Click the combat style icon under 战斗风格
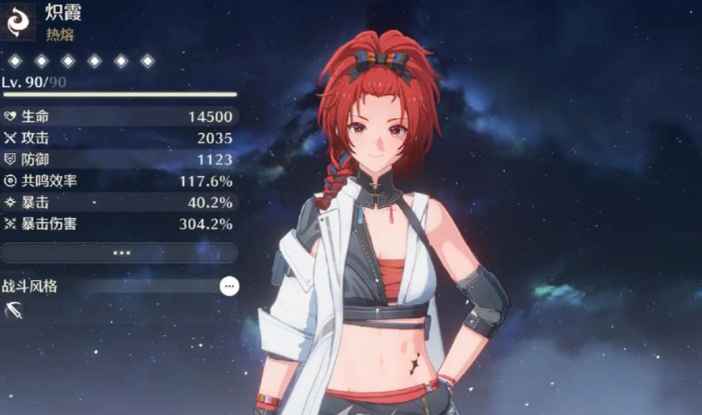The image size is (702, 415). (14, 311)
